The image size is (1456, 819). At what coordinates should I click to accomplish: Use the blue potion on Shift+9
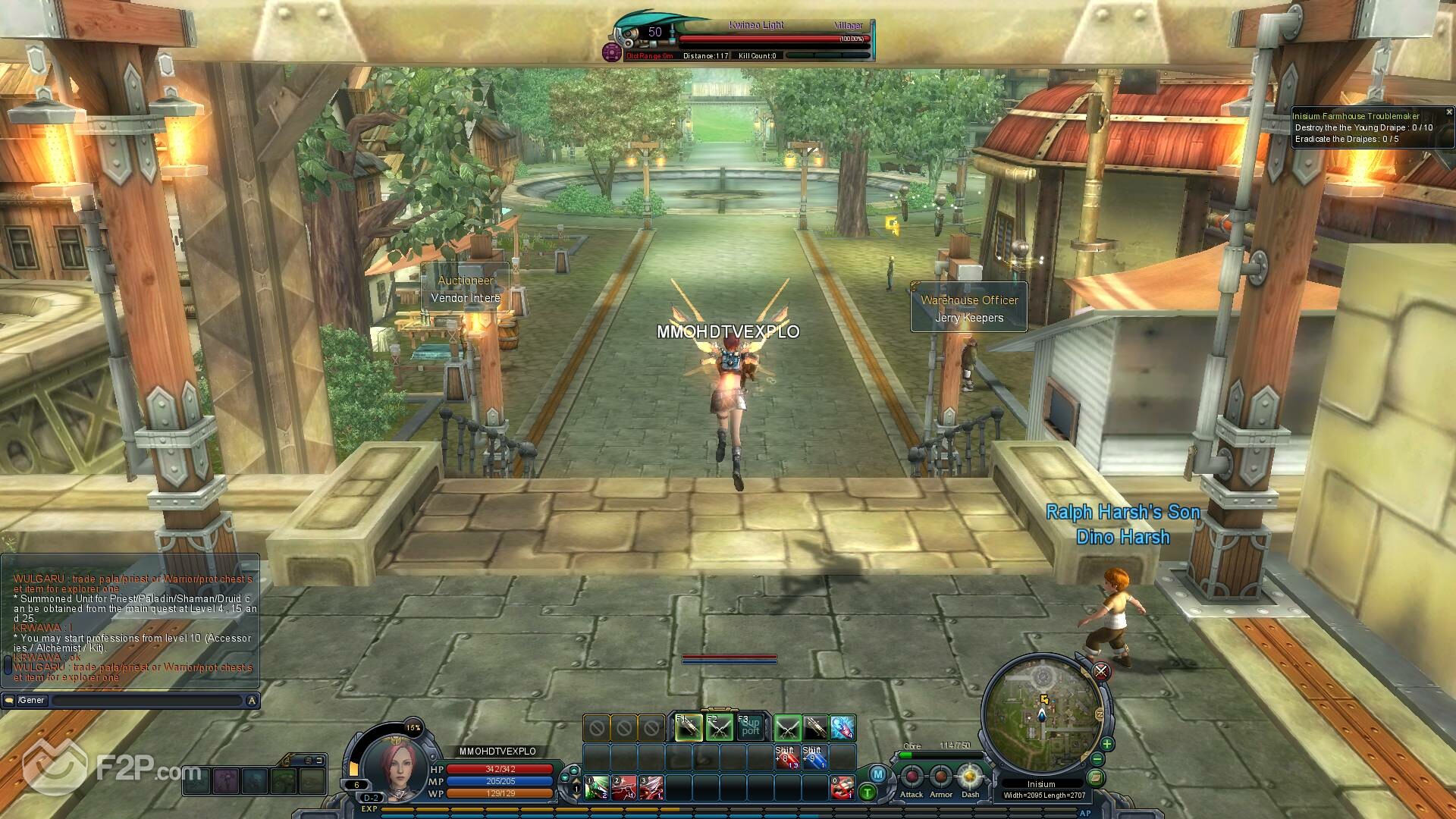point(814,758)
